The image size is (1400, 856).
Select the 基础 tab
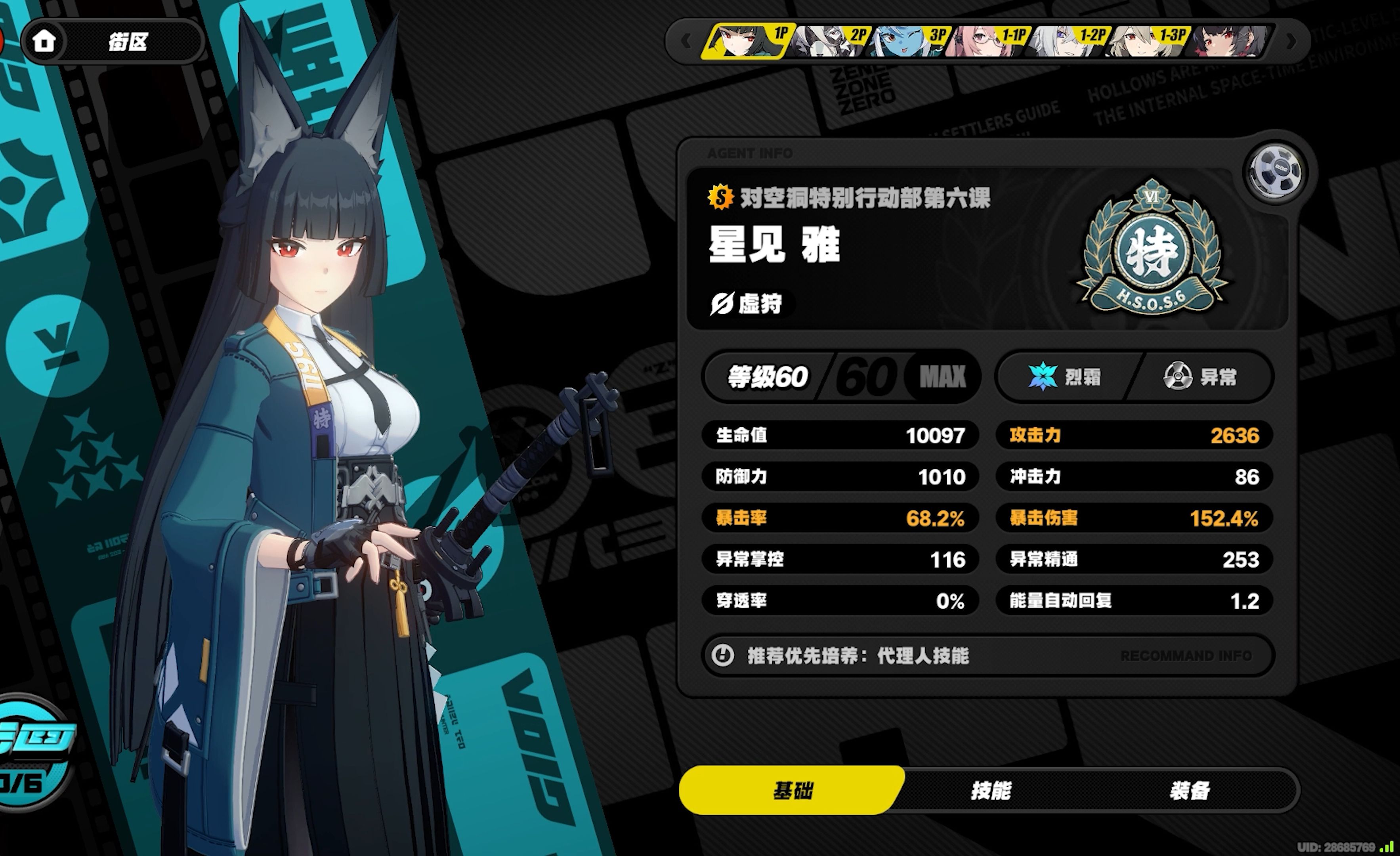click(792, 790)
